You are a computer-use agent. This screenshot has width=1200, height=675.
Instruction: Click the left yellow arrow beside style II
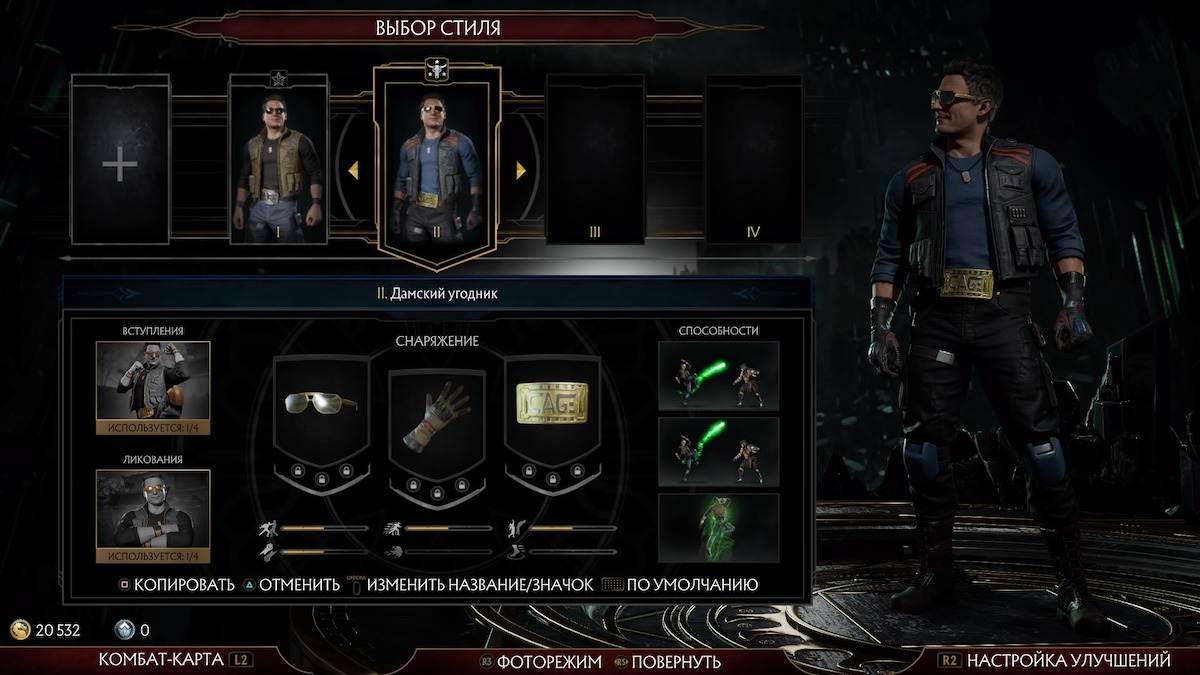coord(353,171)
